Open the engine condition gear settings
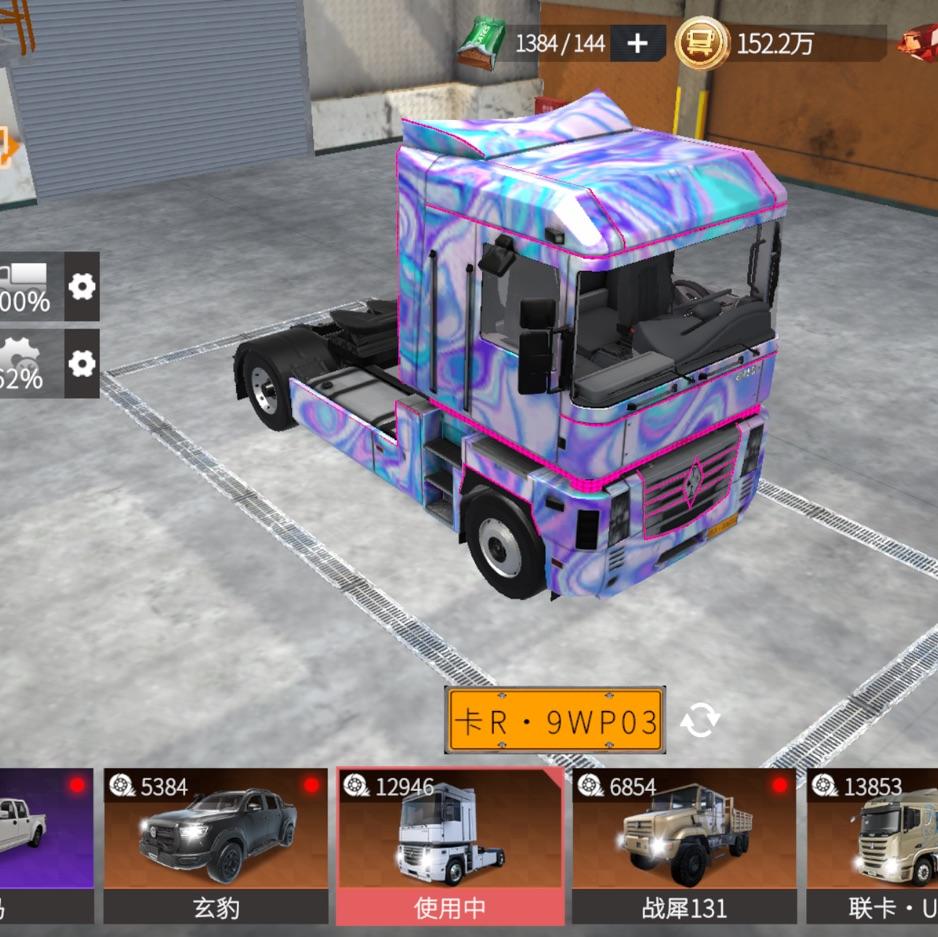The width and height of the screenshot is (938, 937). pos(82,363)
